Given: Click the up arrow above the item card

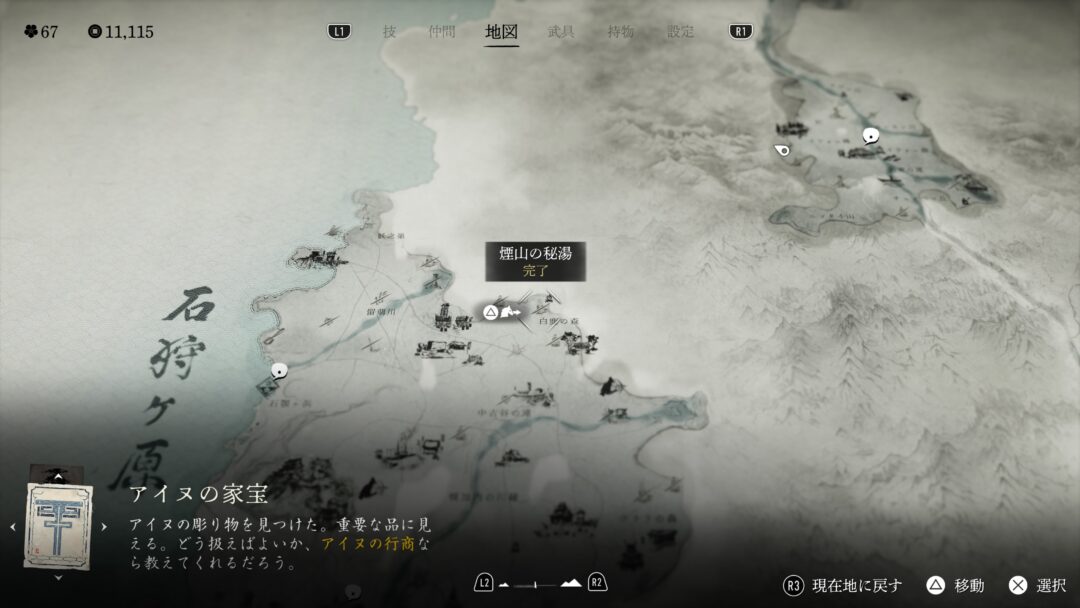Looking at the screenshot, I should coord(58,477).
